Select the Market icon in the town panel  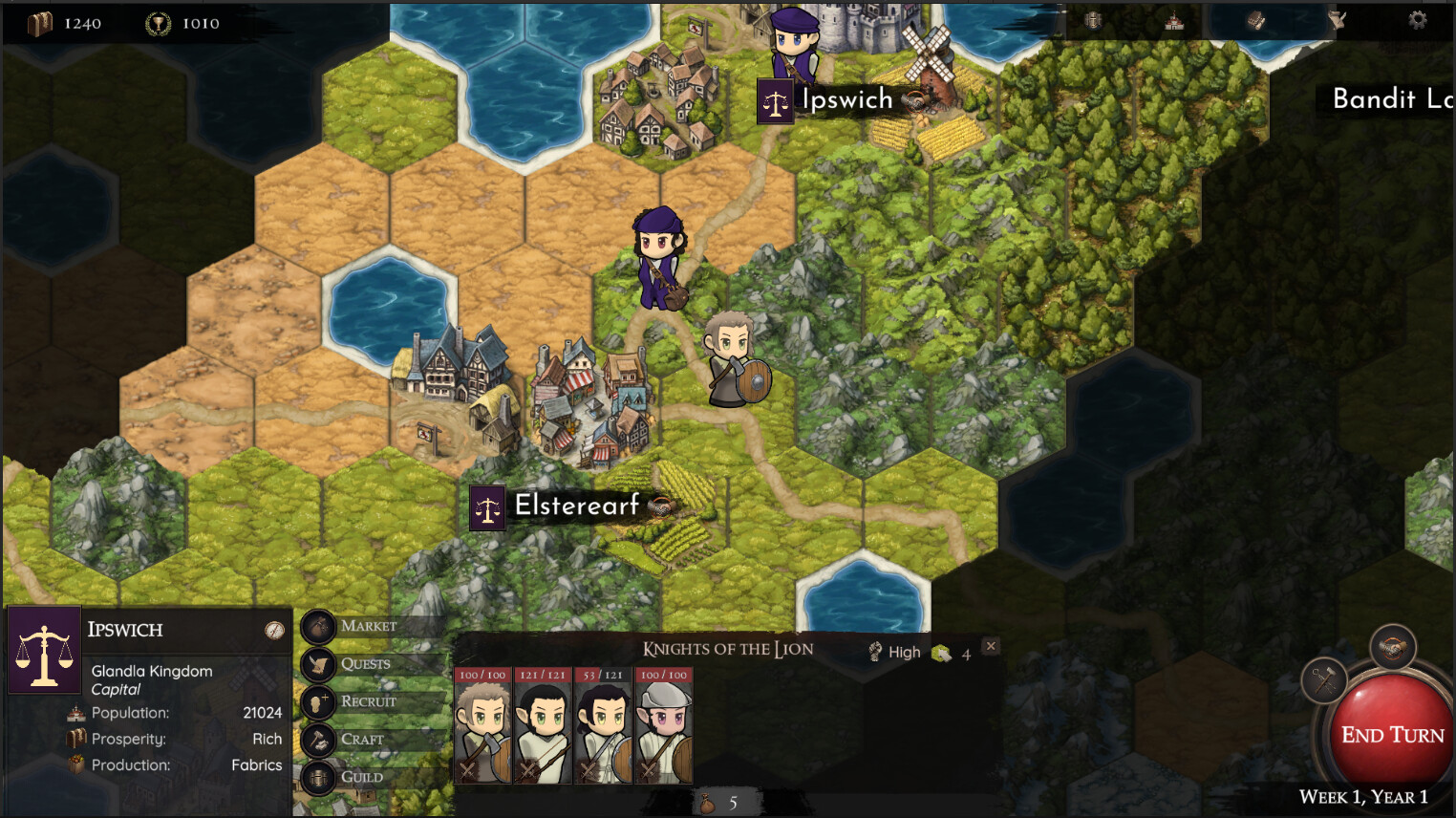point(319,626)
